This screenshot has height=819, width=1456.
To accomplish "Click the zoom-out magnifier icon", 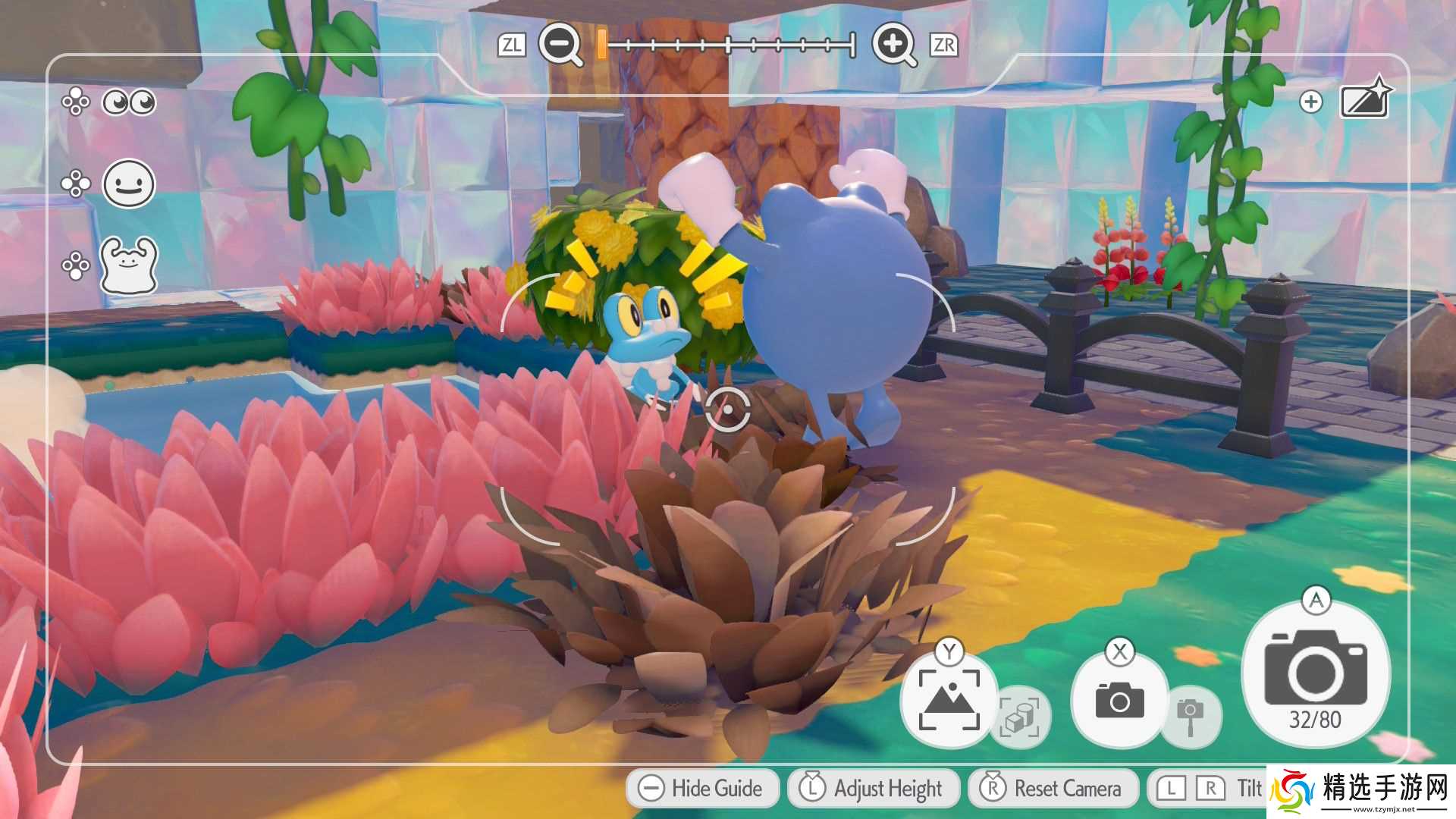I will (x=560, y=44).
